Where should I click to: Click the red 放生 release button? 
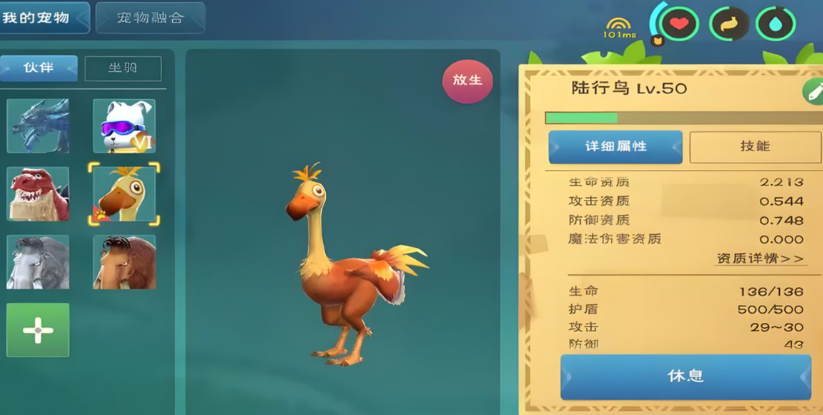(467, 81)
